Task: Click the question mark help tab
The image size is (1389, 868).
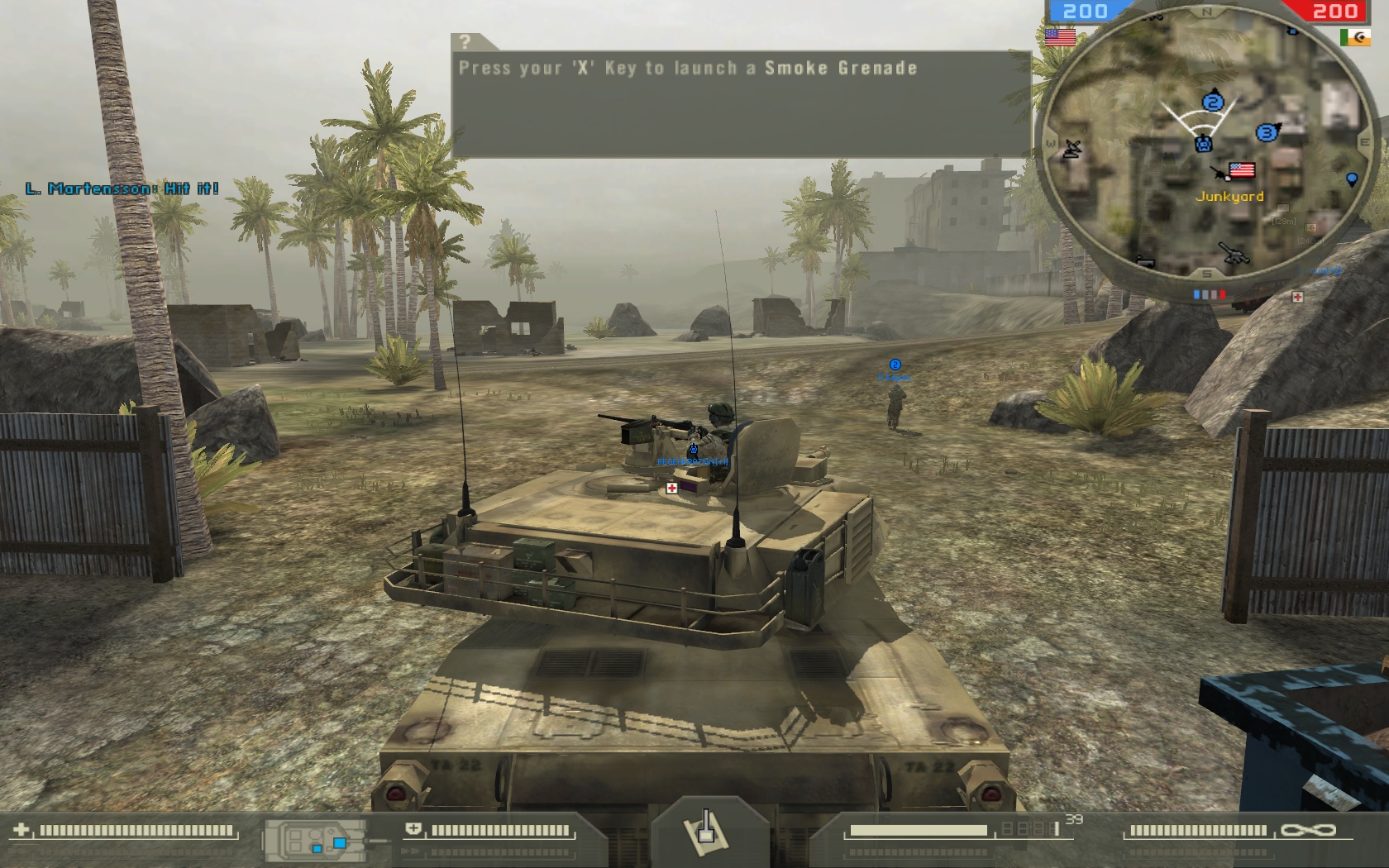Action: pos(466,42)
